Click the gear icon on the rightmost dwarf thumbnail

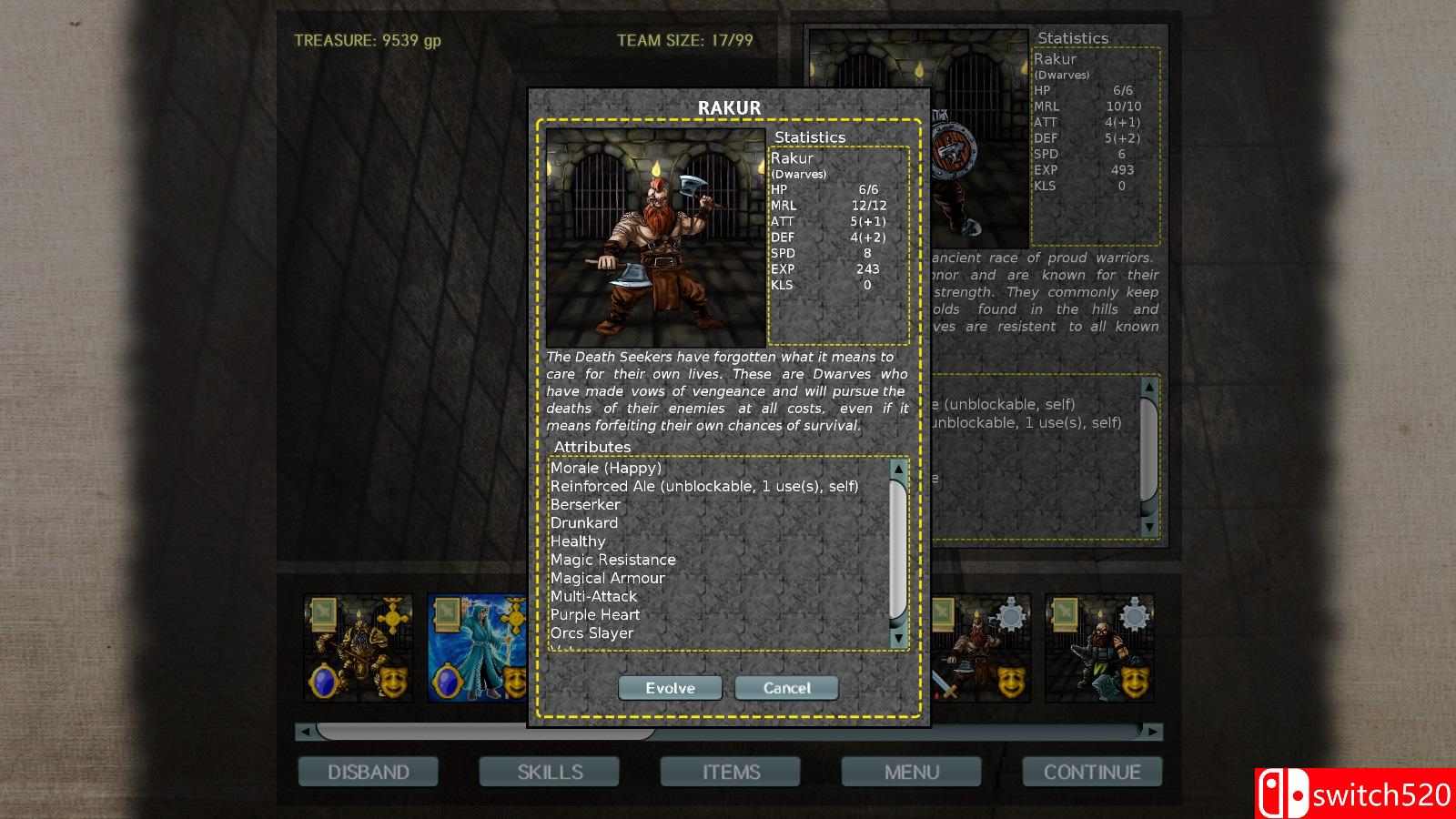tap(1134, 613)
